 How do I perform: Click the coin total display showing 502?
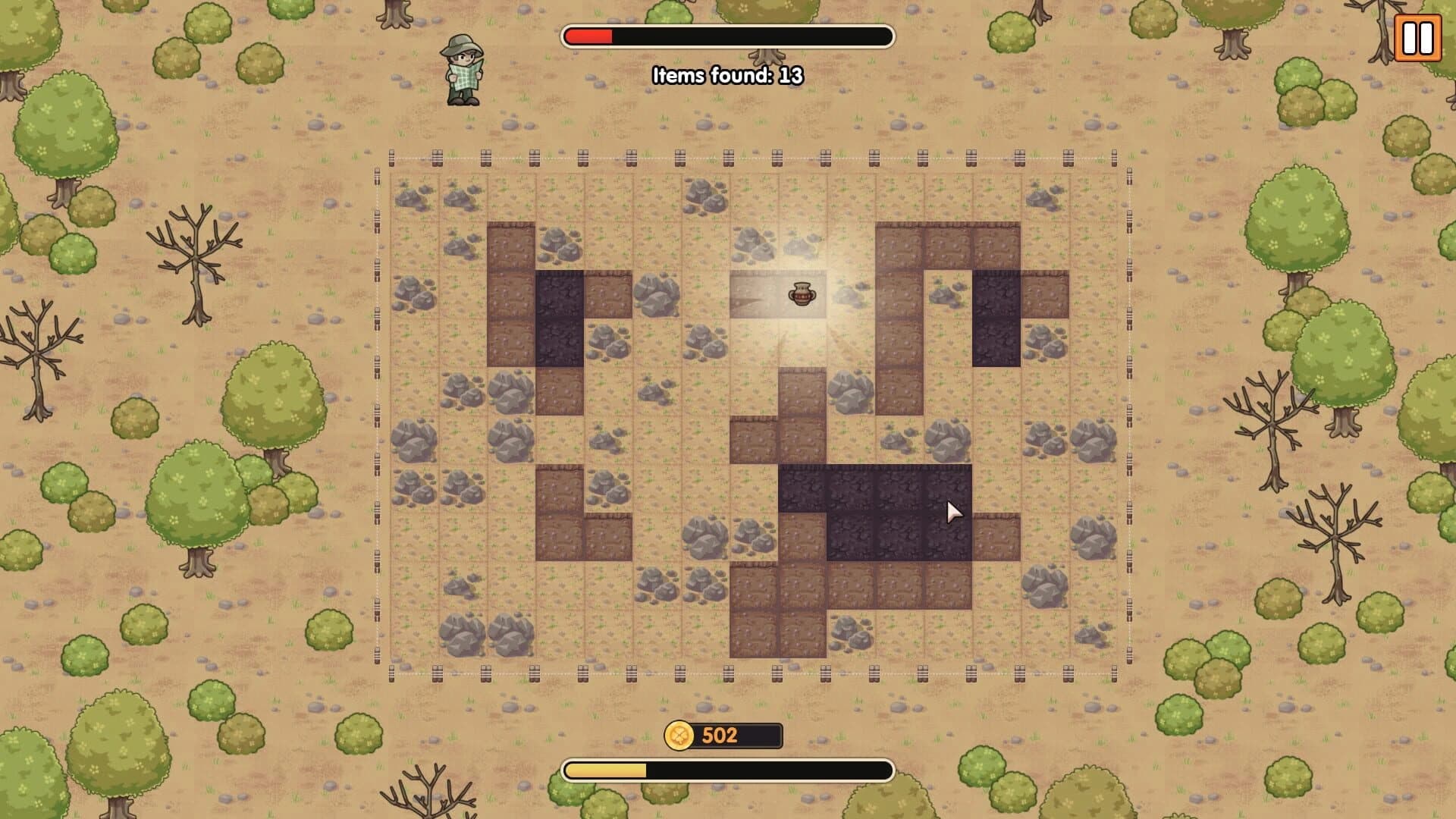coord(720,735)
